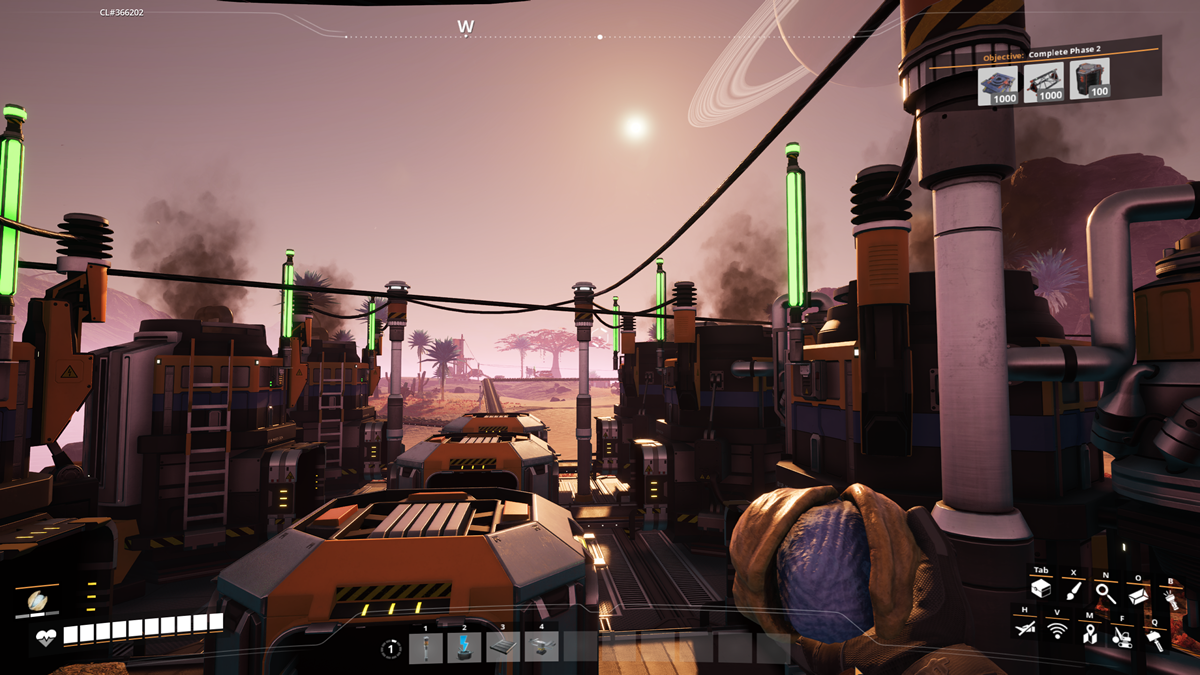Select the power pole hotbar slot
Image resolution: width=1200 pixels, height=675 pixels.
(425, 648)
